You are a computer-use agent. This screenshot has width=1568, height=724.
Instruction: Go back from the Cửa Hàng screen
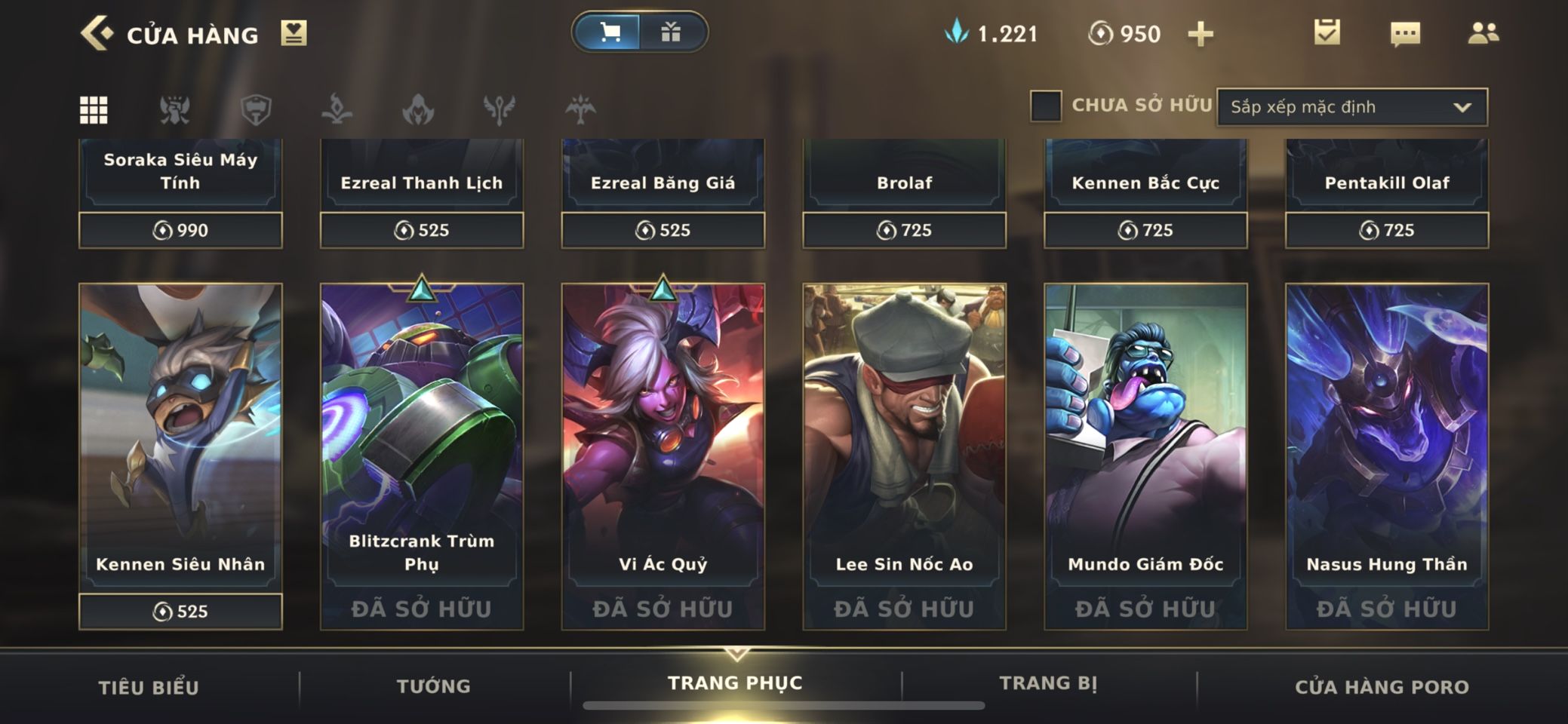pyautogui.click(x=97, y=34)
